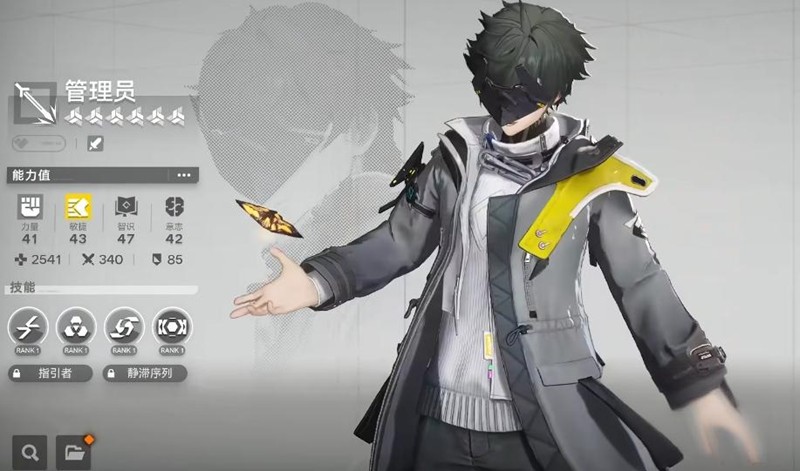The width and height of the screenshot is (800, 471).
Task: Open the fourth skill with bracketed hexagon icon
Action: (172, 326)
